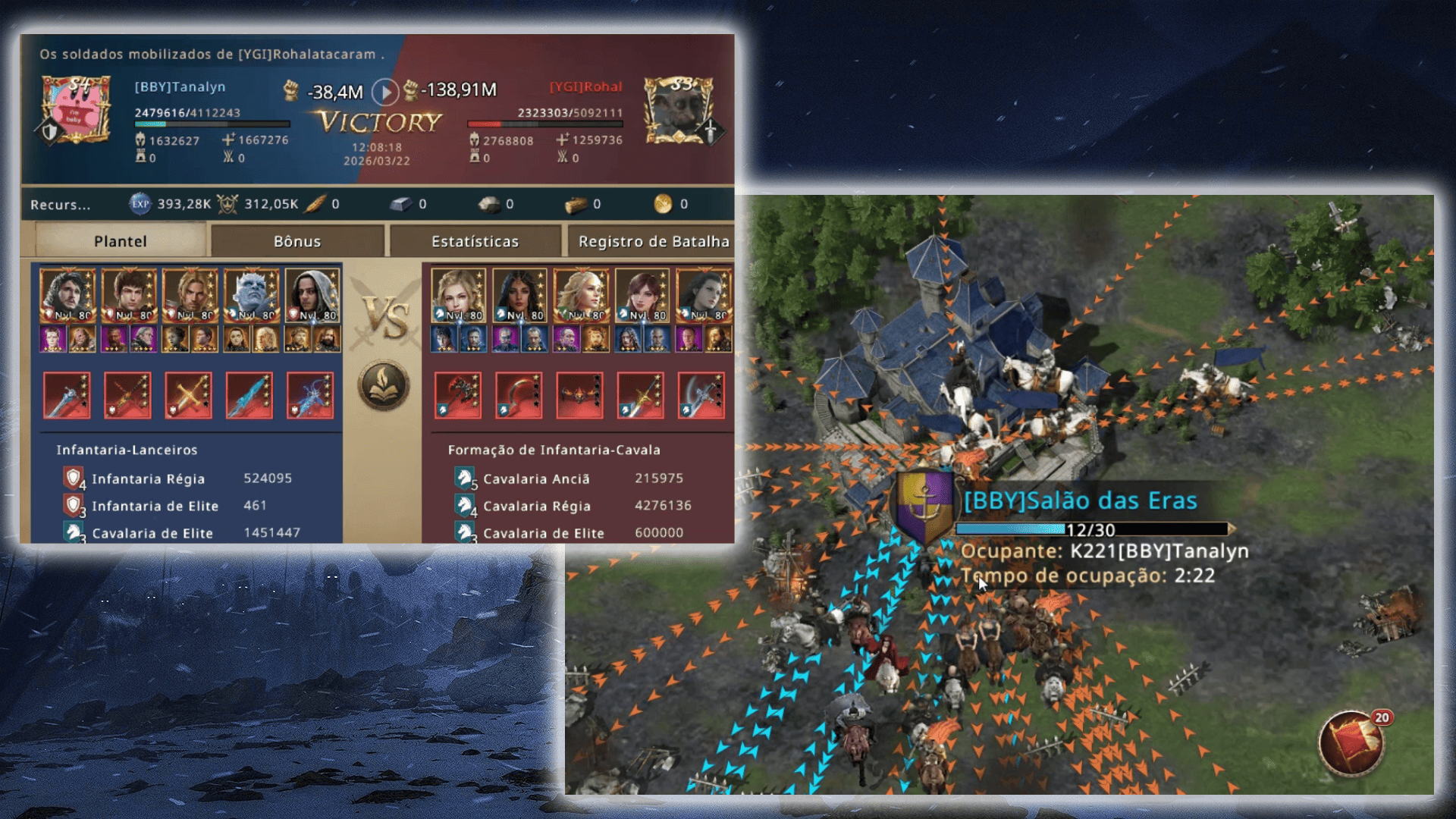Open Tanalyn's player avatar

point(76,110)
